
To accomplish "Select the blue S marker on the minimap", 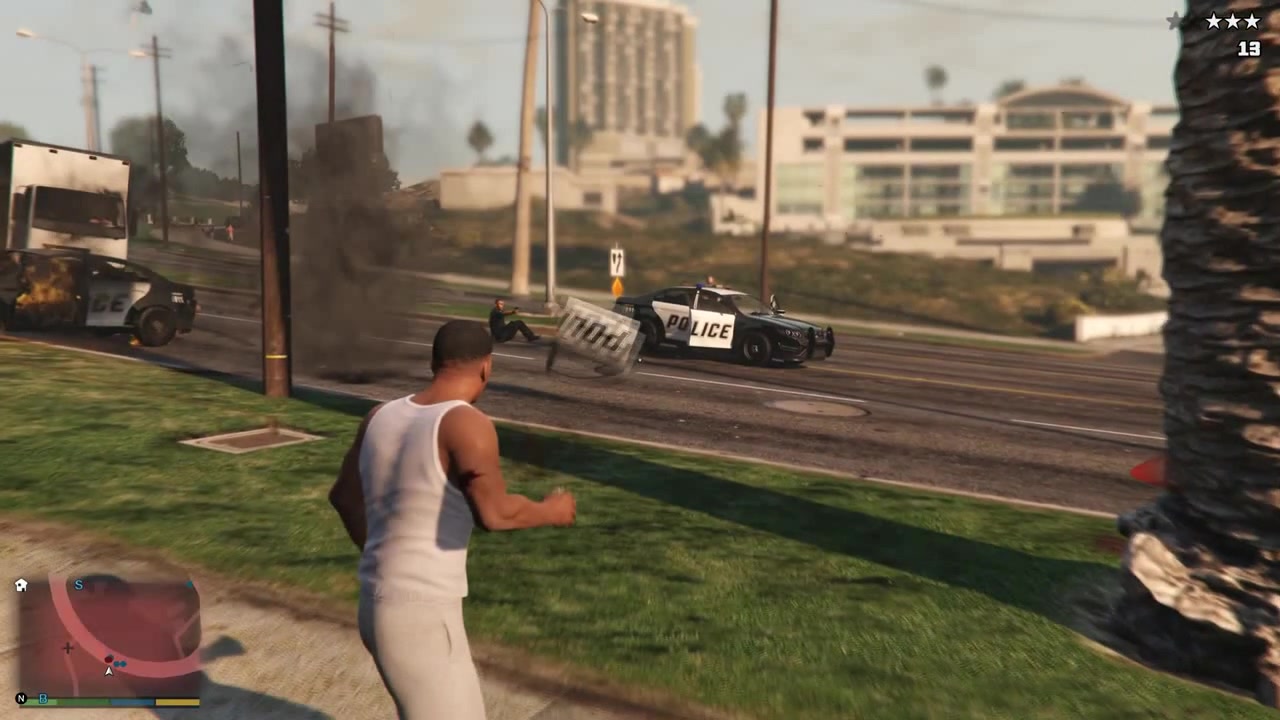I will (x=78, y=584).
